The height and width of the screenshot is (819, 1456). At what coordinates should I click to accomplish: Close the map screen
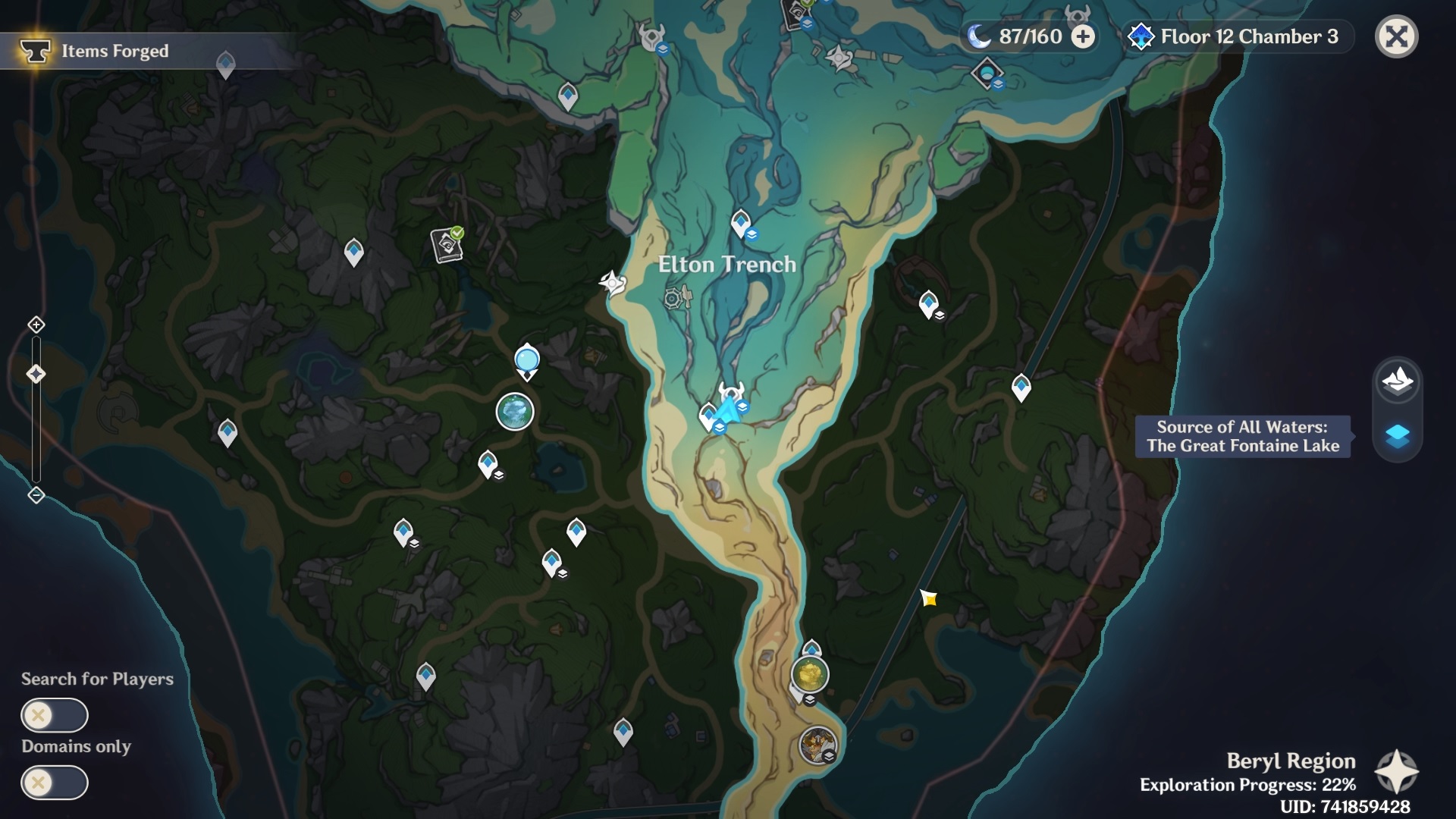click(1396, 36)
